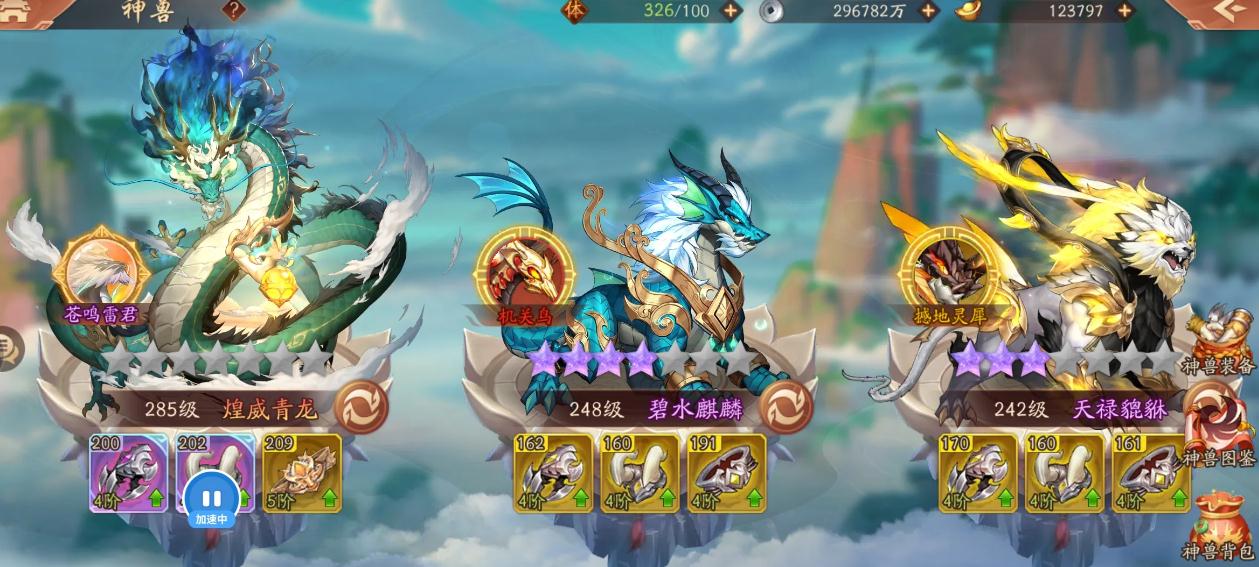Select 天禄貔貅's level 161 armor slot

coord(1151,472)
